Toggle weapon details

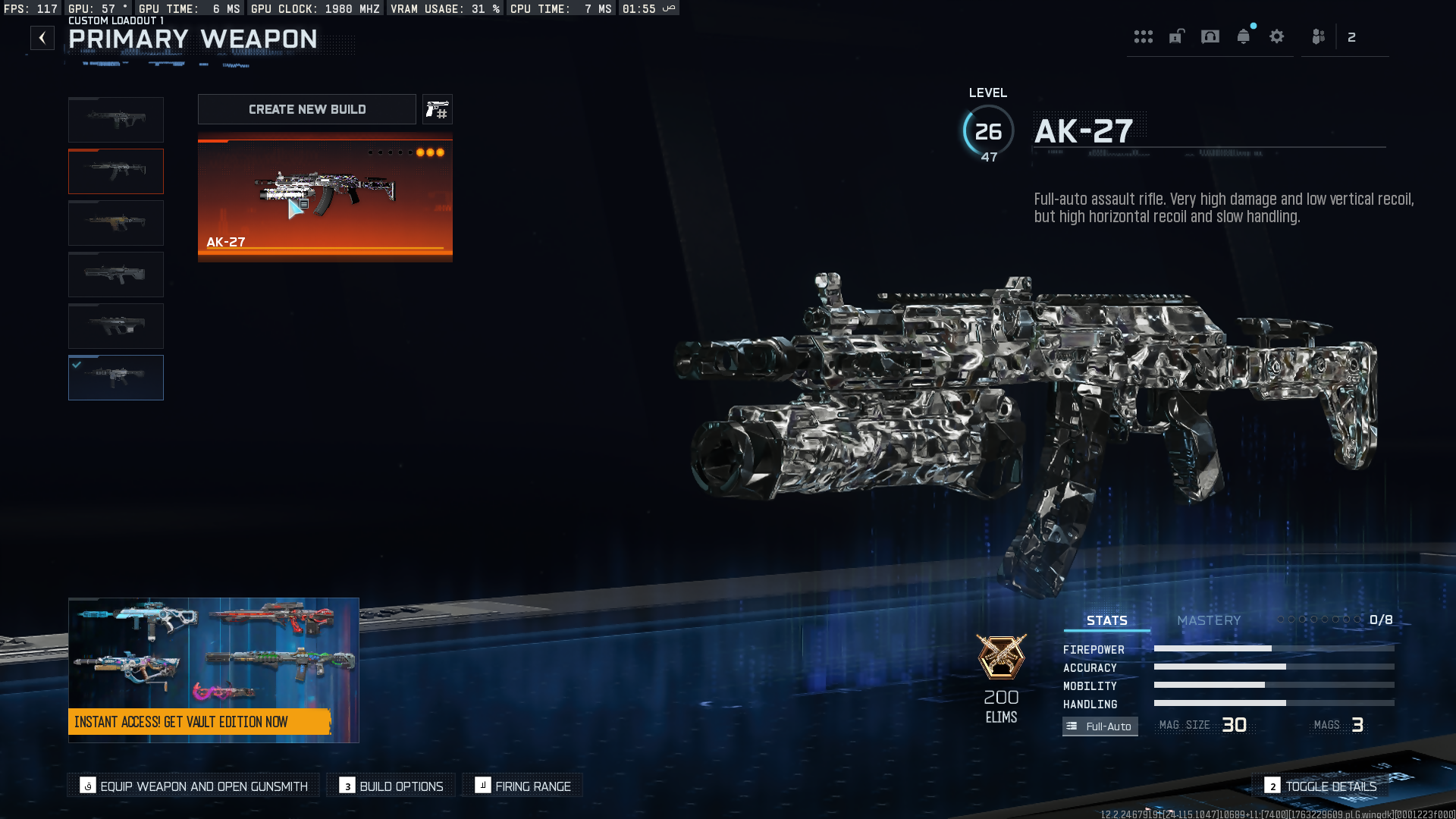point(1321,786)
